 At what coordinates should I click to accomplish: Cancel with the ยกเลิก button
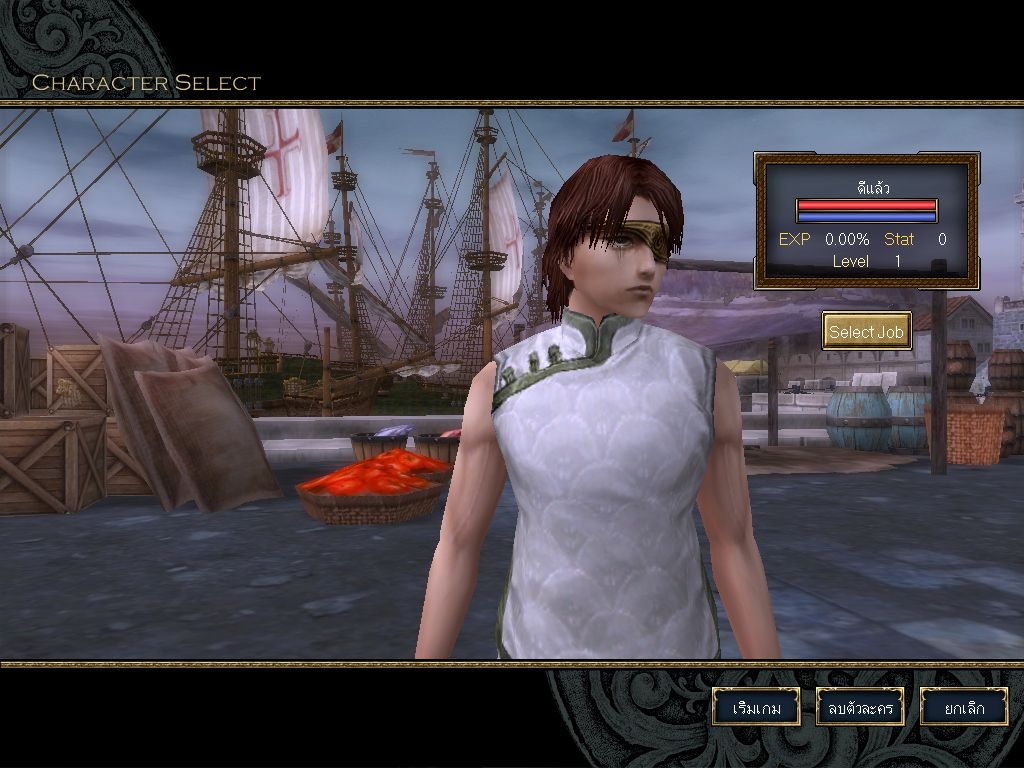click(964, 707)
